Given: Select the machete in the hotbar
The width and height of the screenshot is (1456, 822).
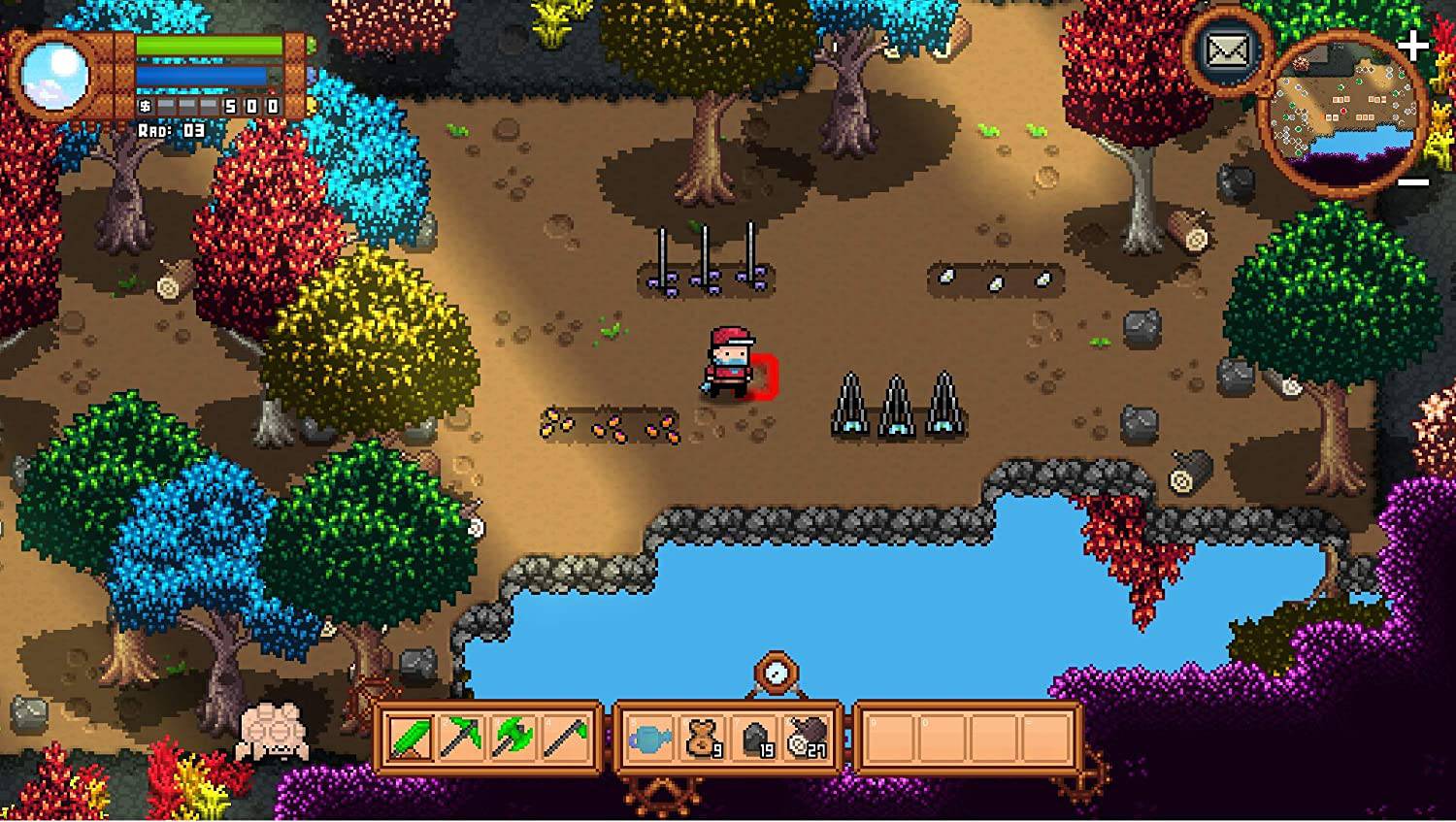Looking at the screenshot, I should click(412, 740).
